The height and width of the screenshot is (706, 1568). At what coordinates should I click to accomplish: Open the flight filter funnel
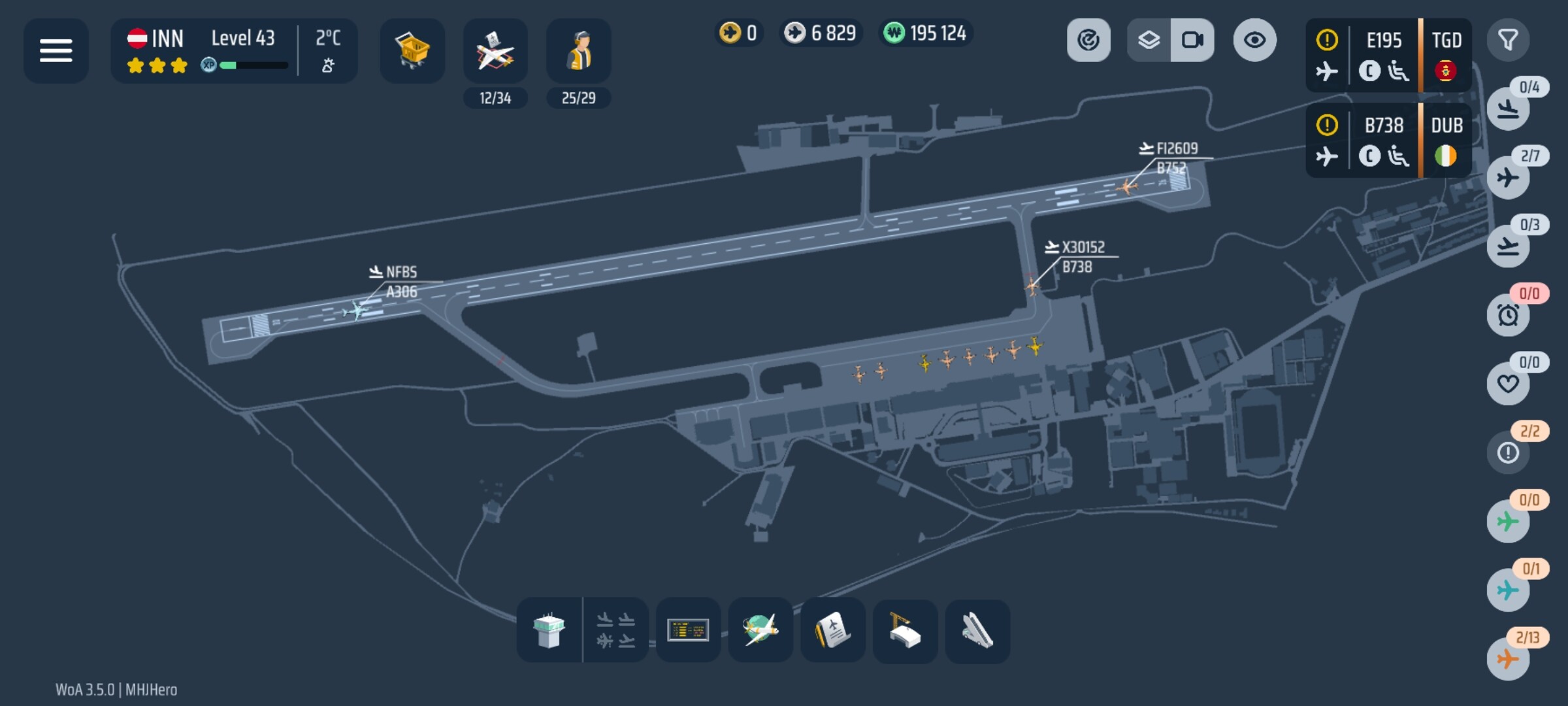[x=1508, y=41]
